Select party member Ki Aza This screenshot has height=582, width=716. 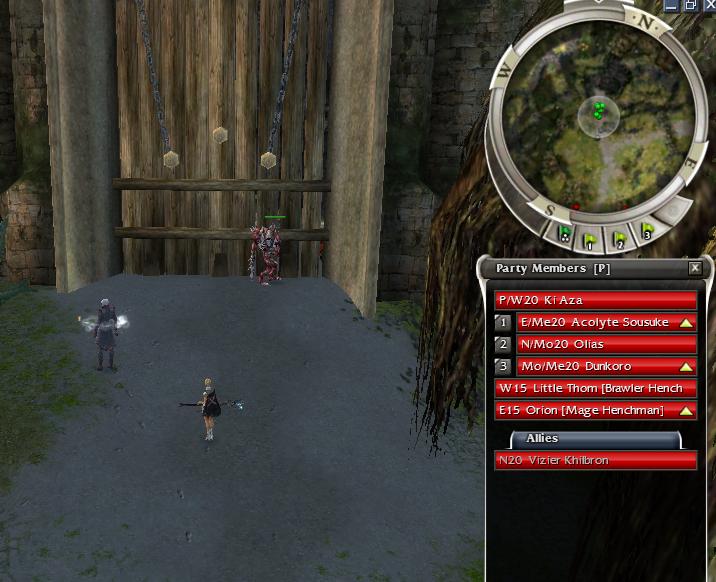point(596,300)
